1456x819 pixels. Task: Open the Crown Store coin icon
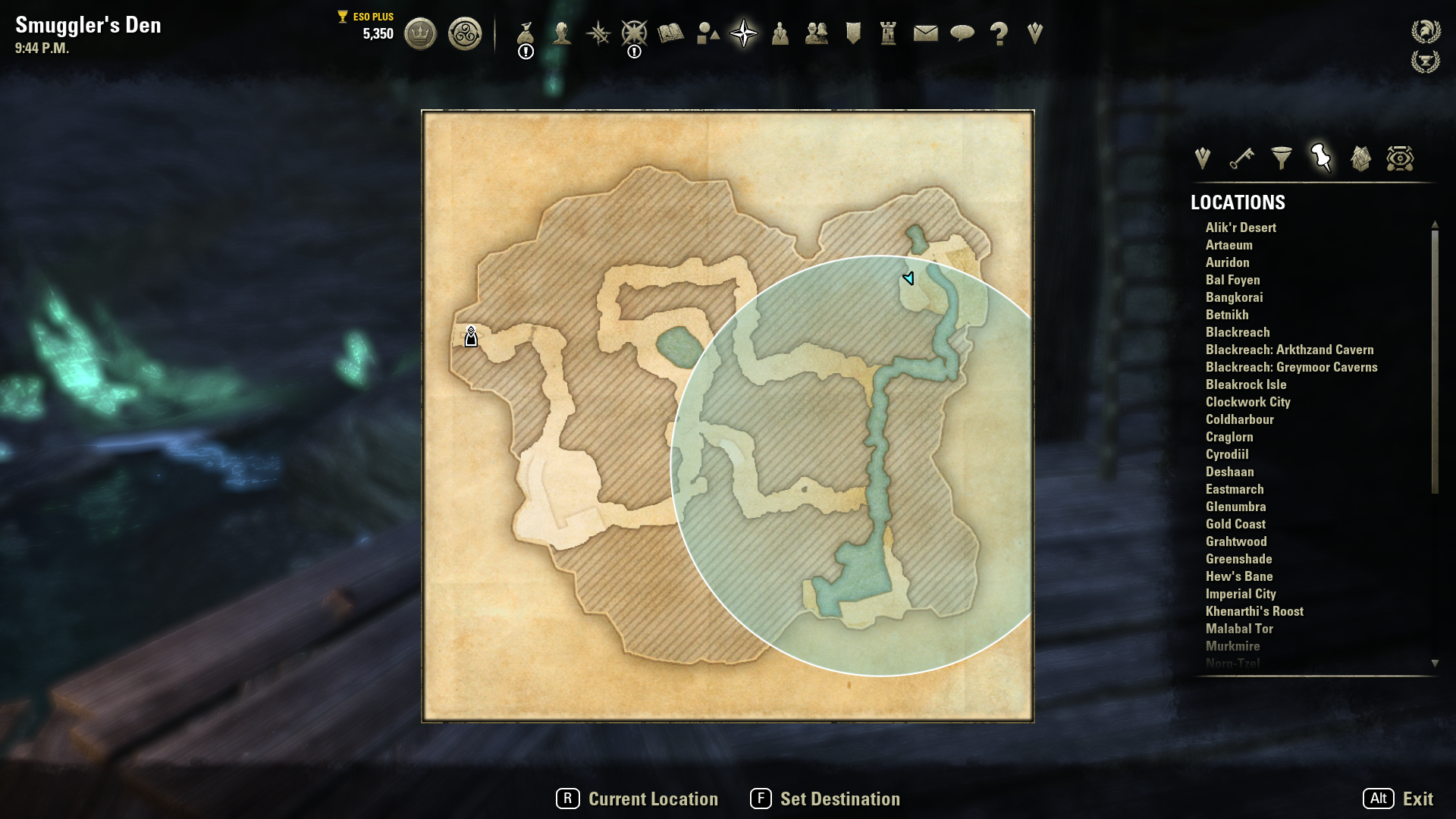click(420, 34)
